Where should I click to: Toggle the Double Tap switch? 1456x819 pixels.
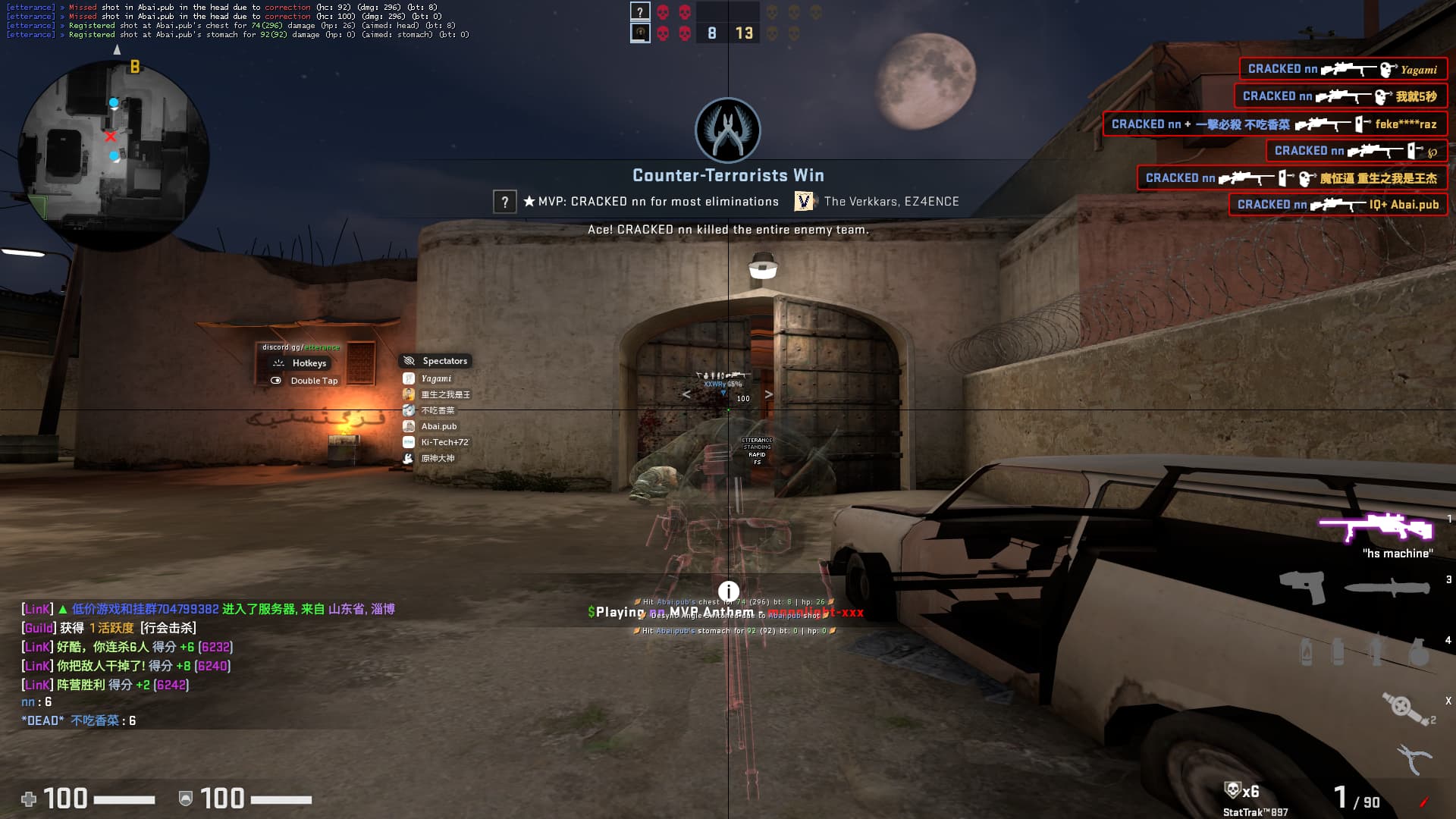tap(276, 381)
